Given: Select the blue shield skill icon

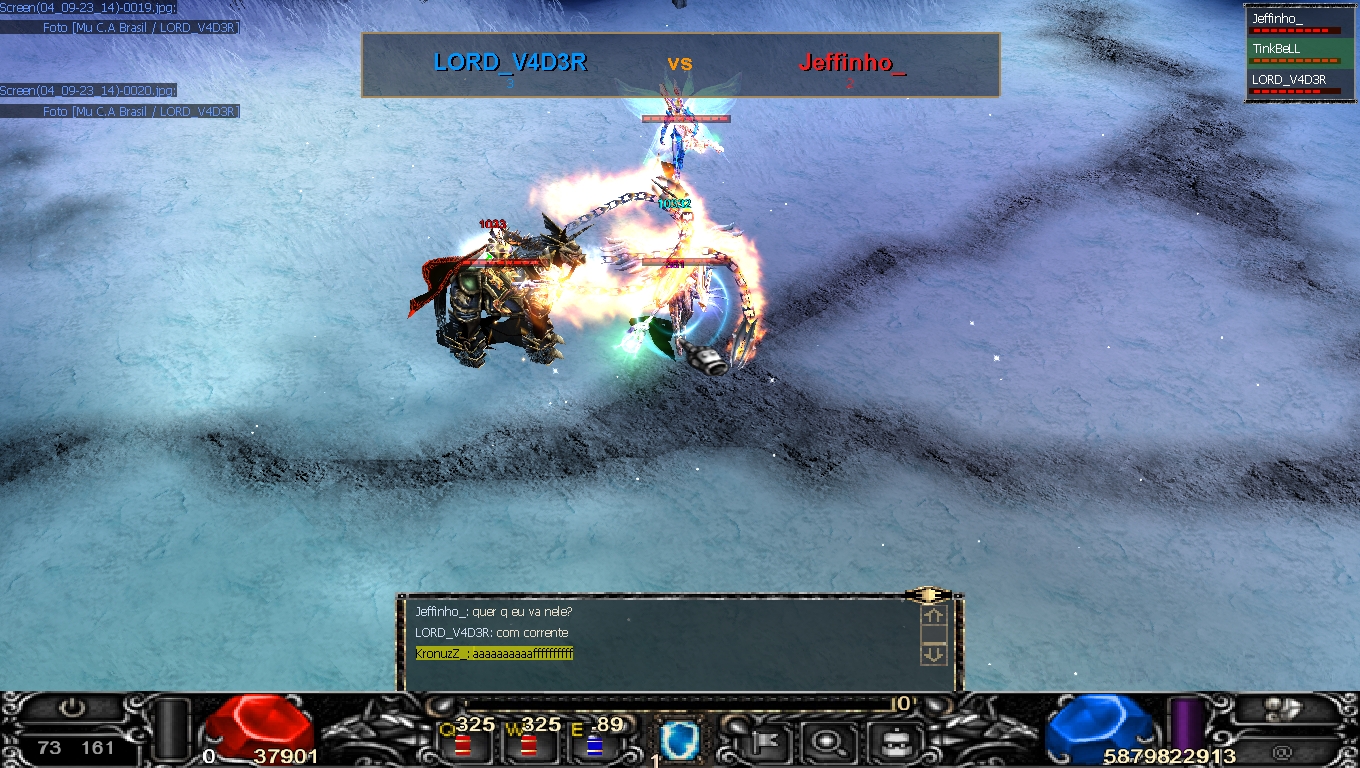Looking at the screenshot, I should click(679, 741).
